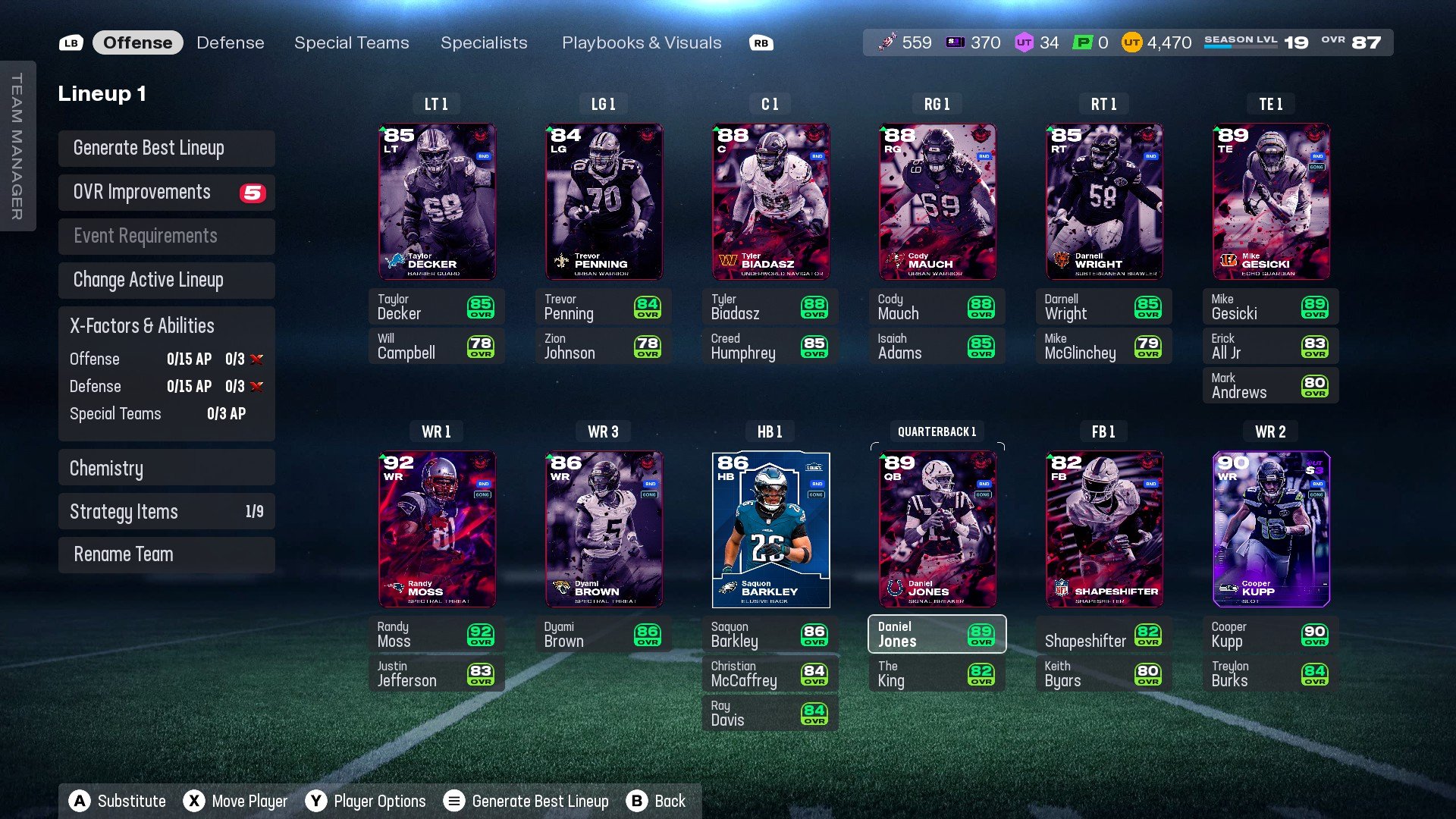Click the Taylor Decker LT card
The height and width of the screenshot is (819, 1456).
tap(437, 202)
